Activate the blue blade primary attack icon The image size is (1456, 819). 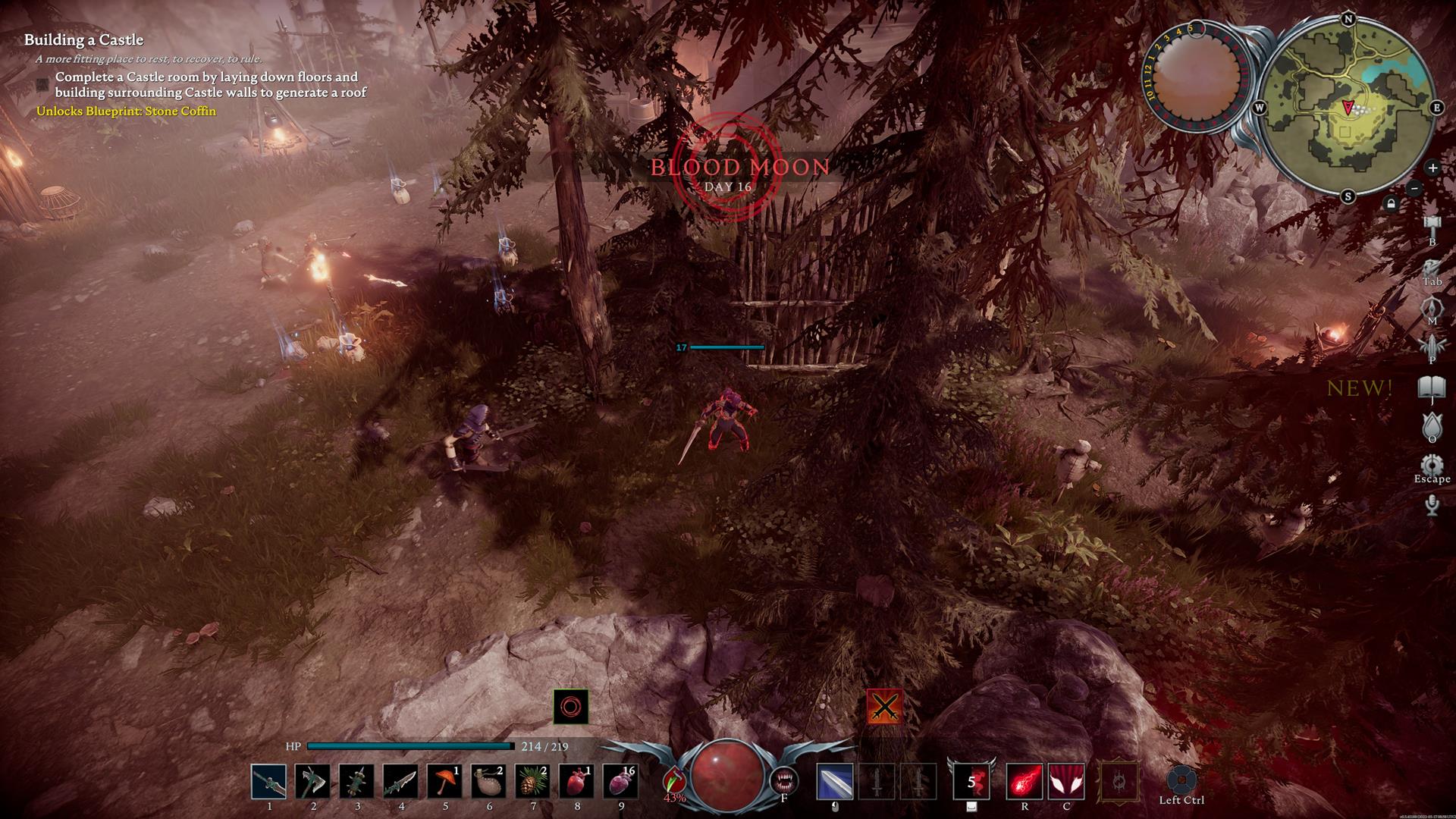[x=835, y=782]
